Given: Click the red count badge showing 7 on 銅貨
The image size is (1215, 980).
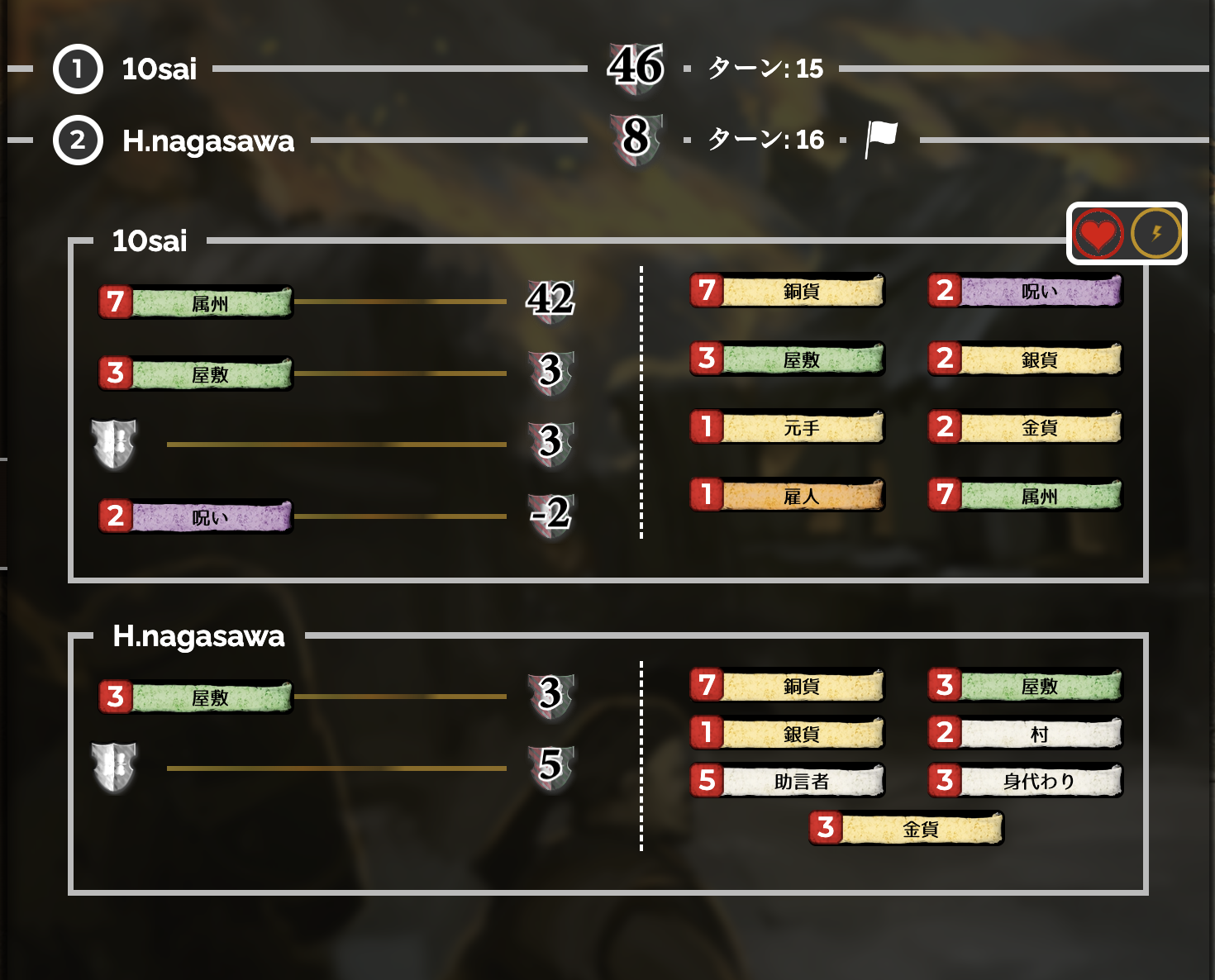Looking at the screenshot, I should [707, 291].
